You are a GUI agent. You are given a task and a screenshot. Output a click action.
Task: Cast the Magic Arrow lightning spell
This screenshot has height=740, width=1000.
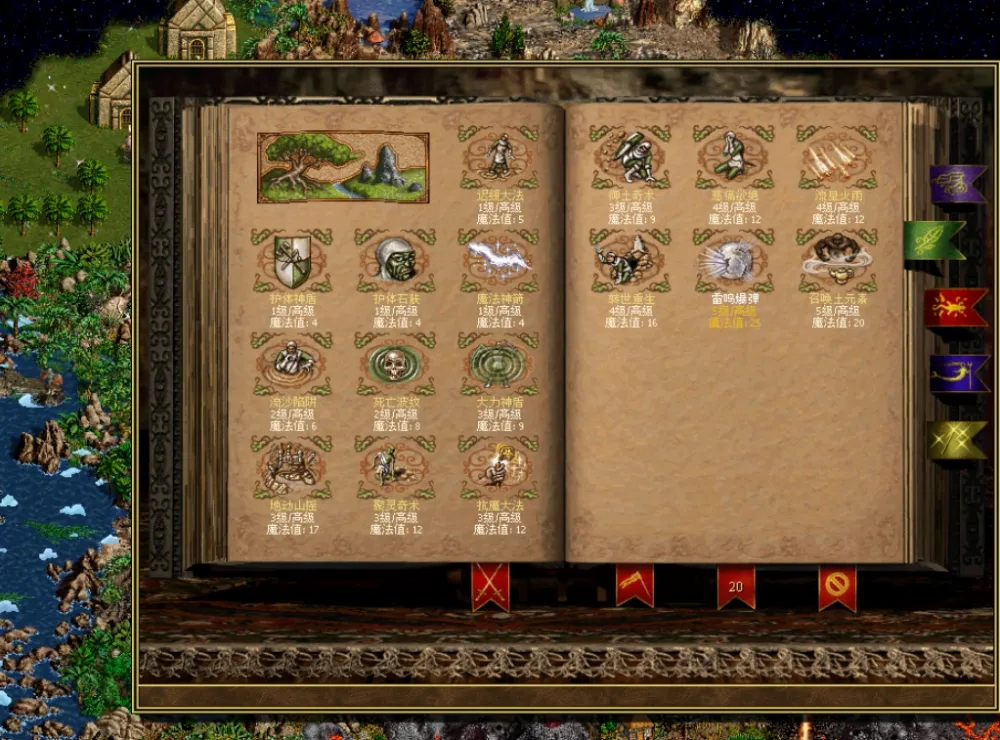click(x=499, y=263)
